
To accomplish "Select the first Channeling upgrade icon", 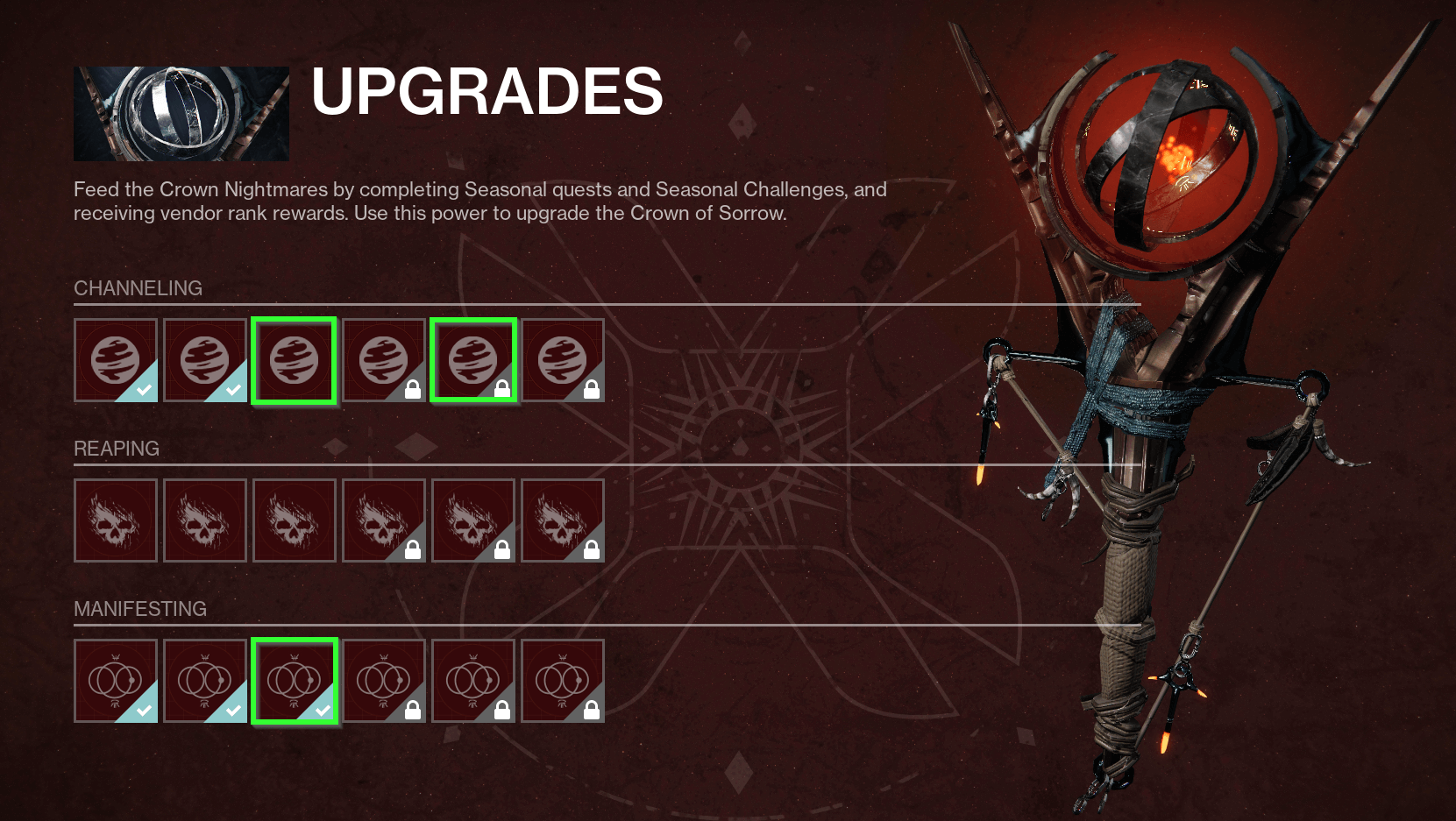I will 116,359.
